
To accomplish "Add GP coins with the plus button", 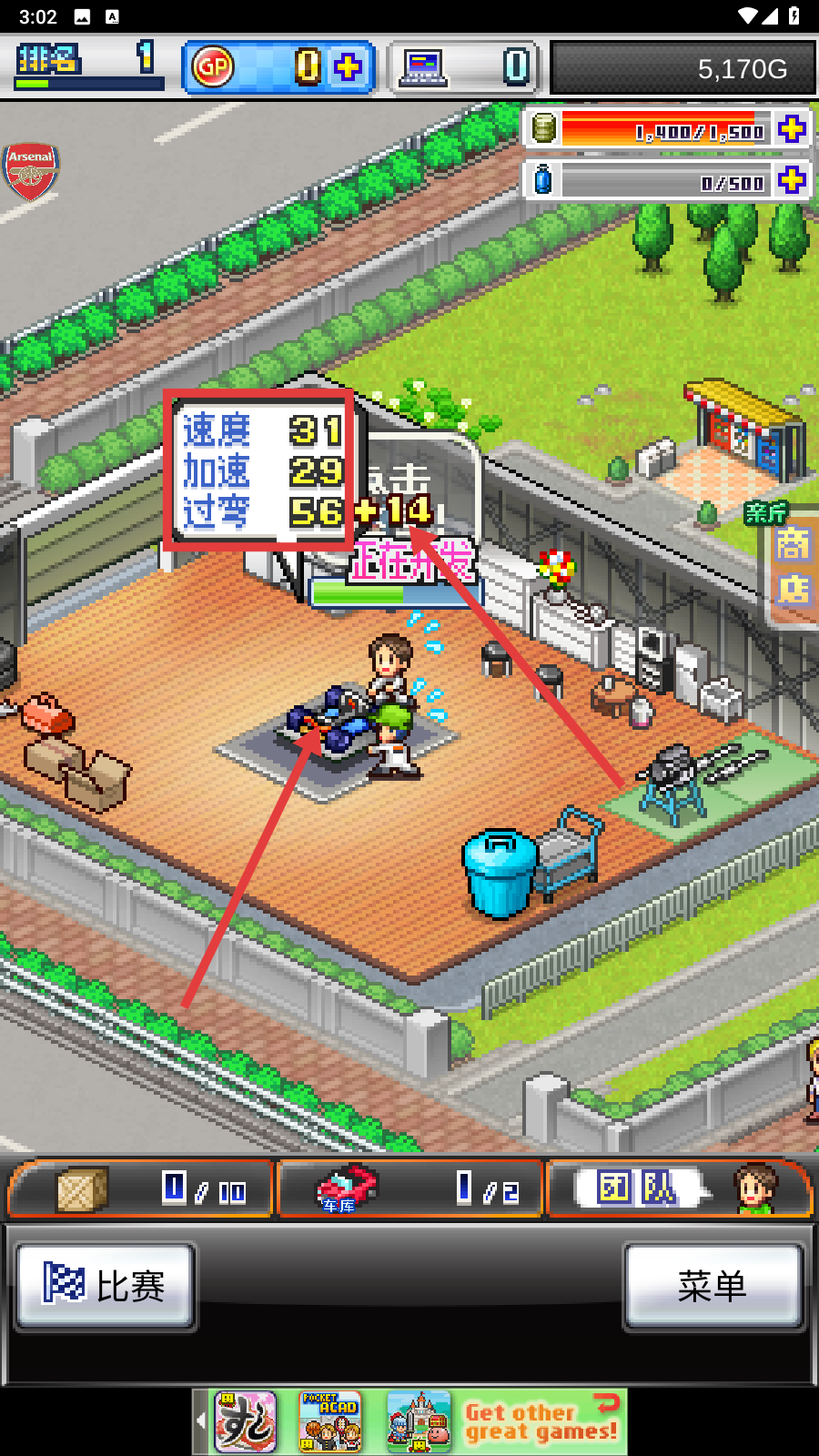I will [348, 67].
